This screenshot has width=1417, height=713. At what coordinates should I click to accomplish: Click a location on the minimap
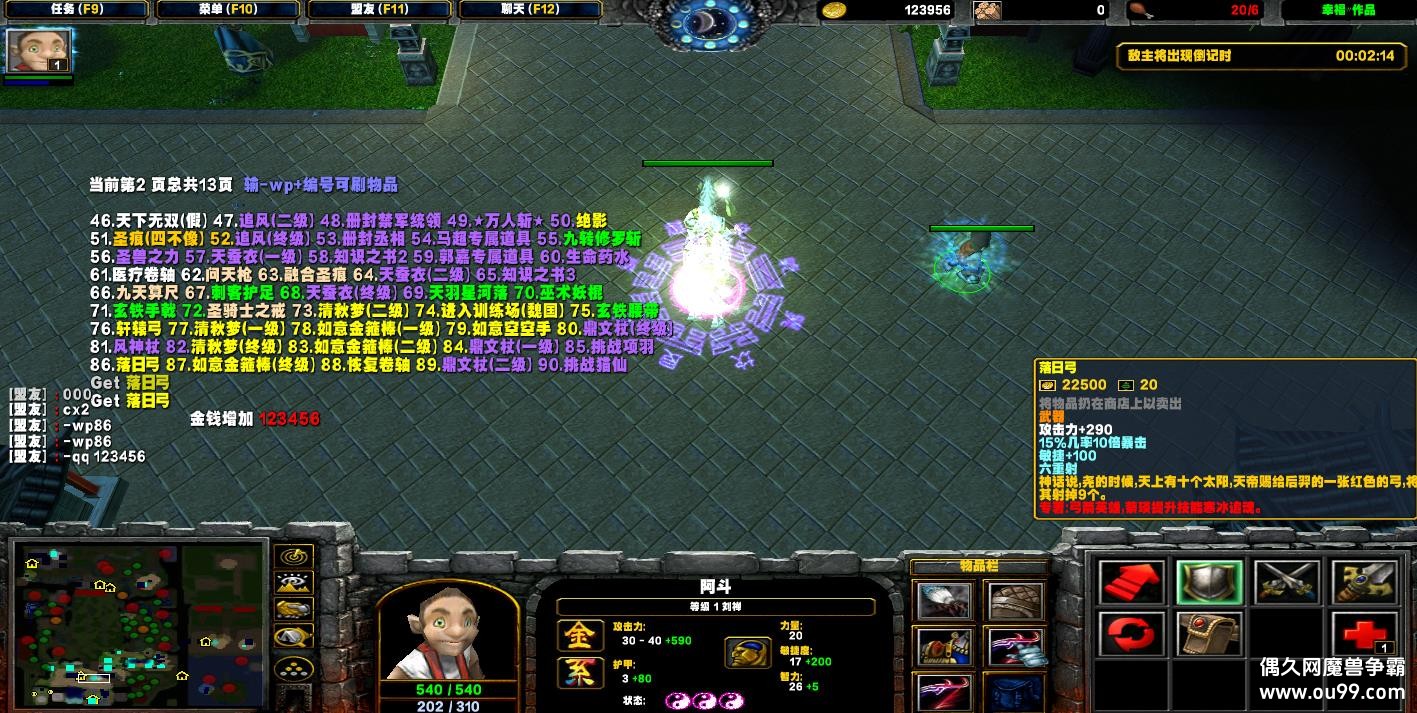(140, 620)
